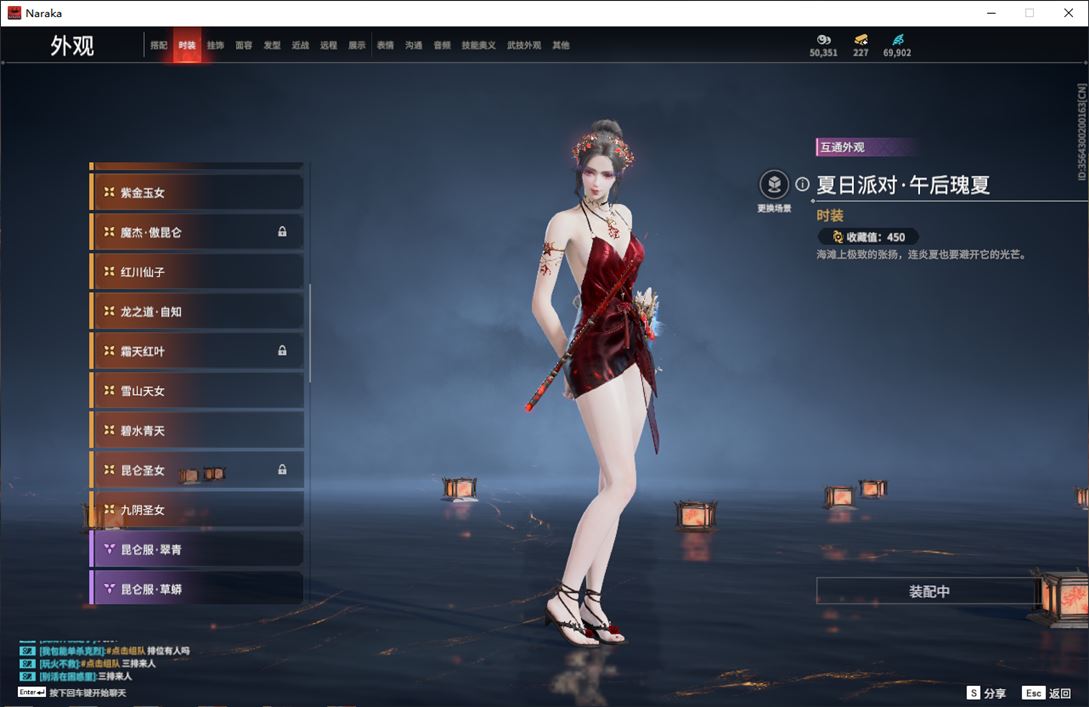Viewport: 1089px width, 707px height.
Task: Open the 近战 weapon skins tab
Action: point(300,46)
